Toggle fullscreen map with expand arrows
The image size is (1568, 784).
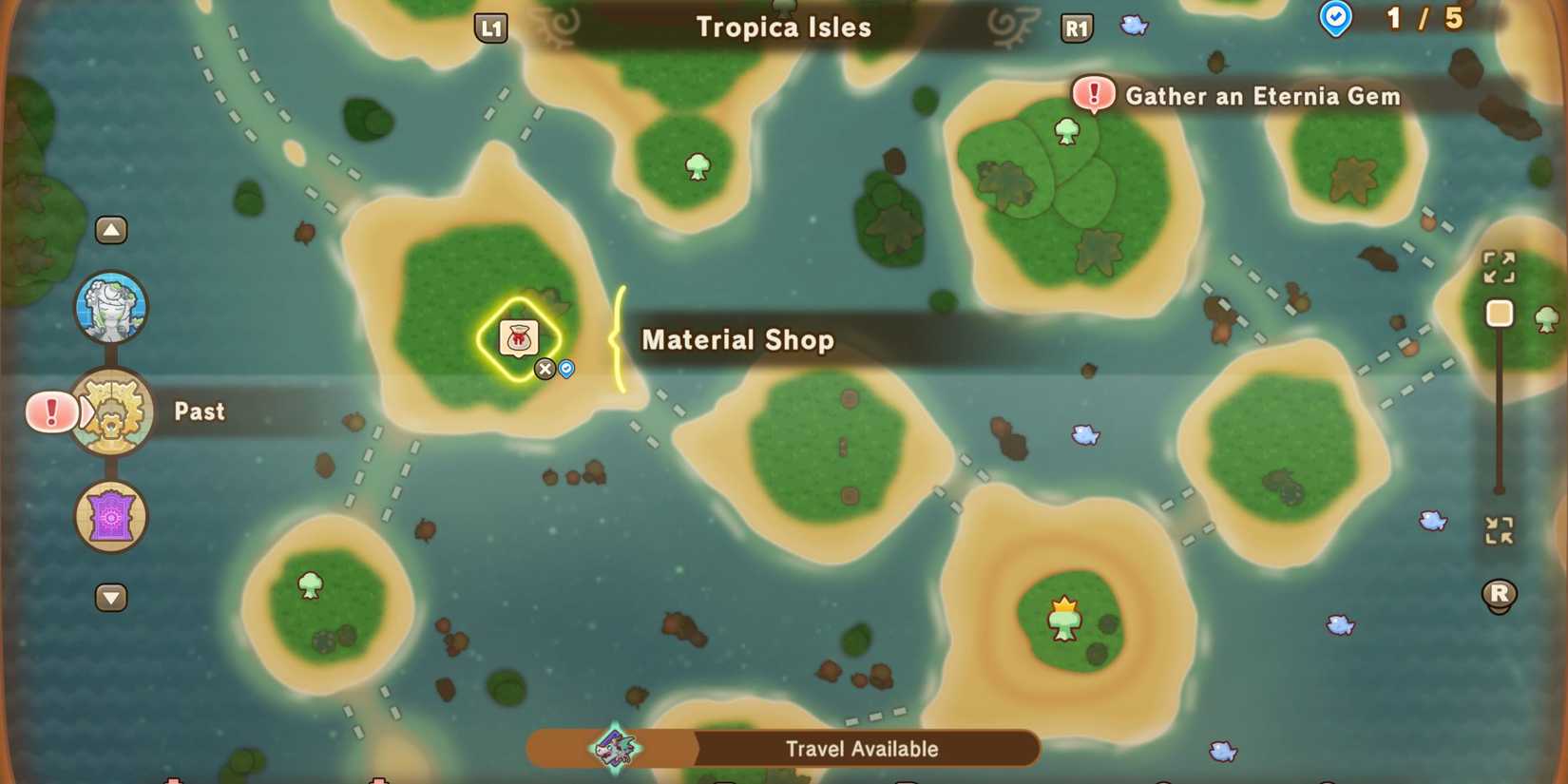point(1500,267)
